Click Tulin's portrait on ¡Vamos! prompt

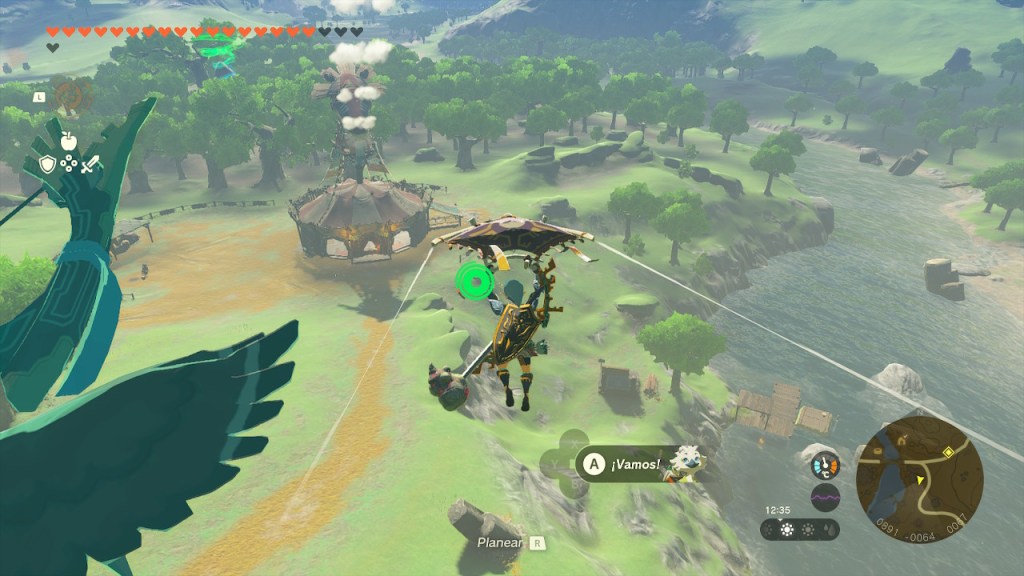[x=687, y=463]
